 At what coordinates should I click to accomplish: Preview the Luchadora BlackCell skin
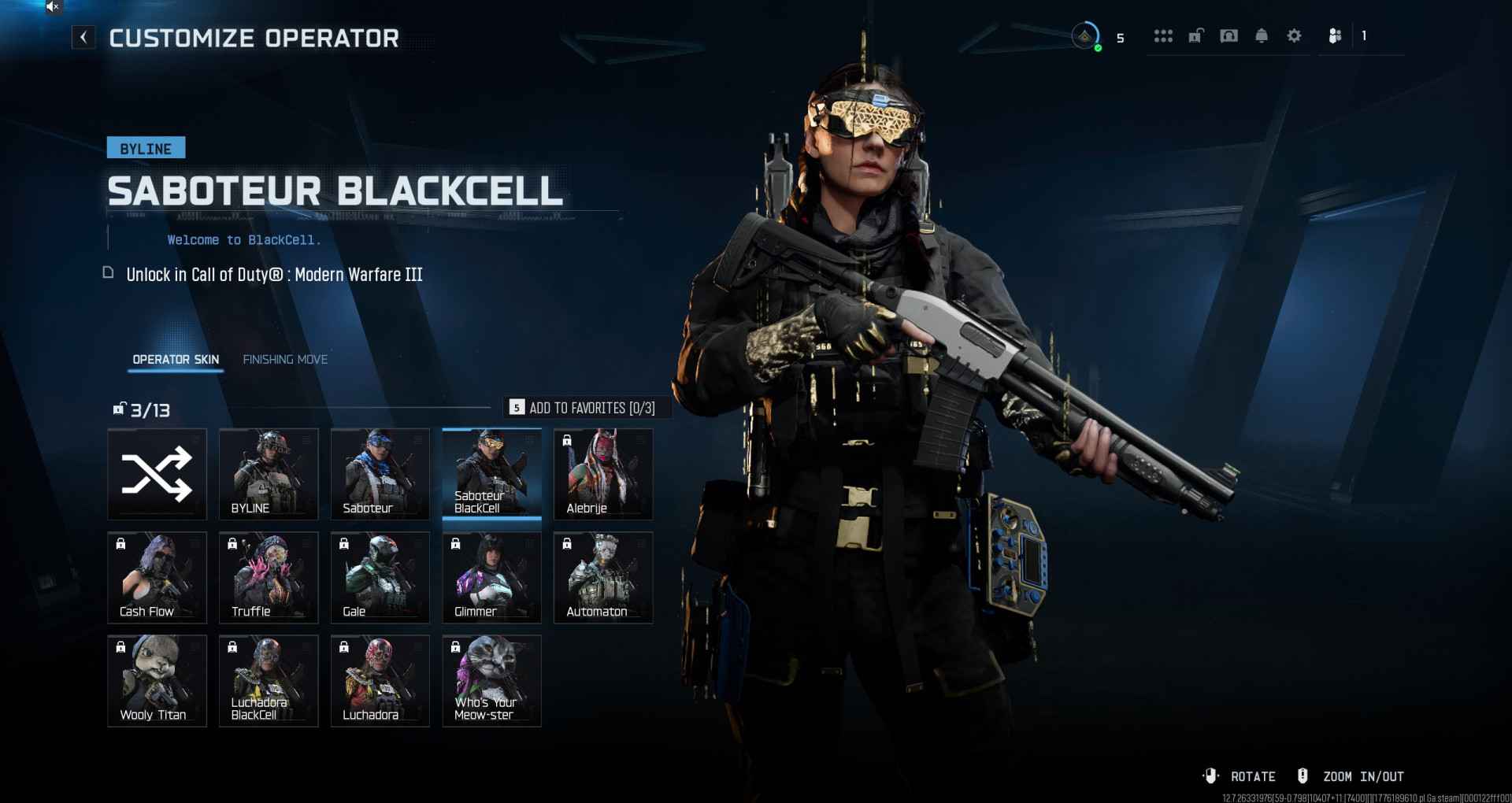269,681
